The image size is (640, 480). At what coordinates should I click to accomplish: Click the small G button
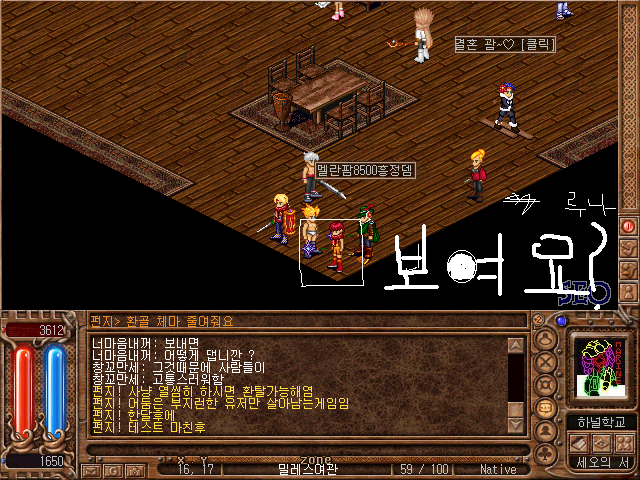(x=114, y=468)
